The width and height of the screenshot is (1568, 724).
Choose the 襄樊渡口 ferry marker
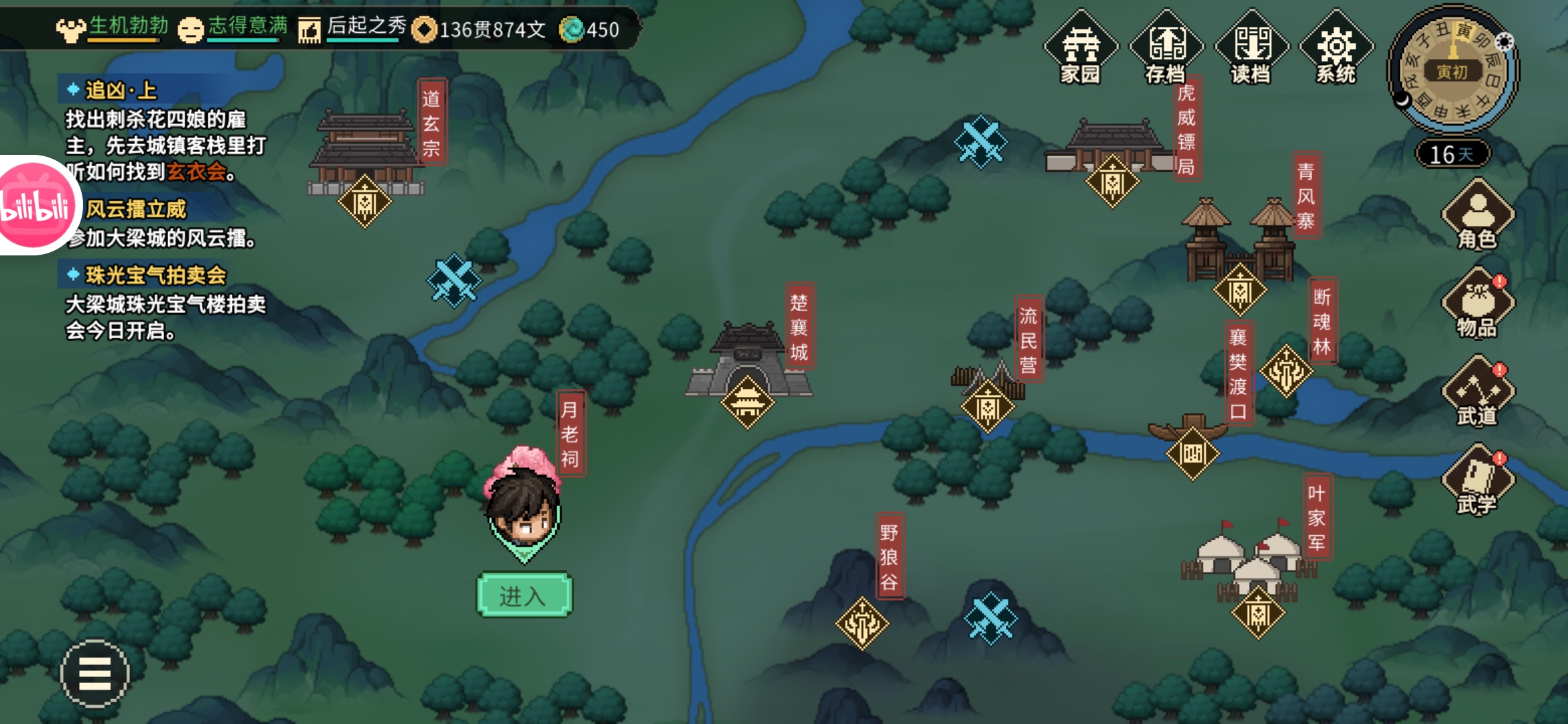tap(1193, 454)
